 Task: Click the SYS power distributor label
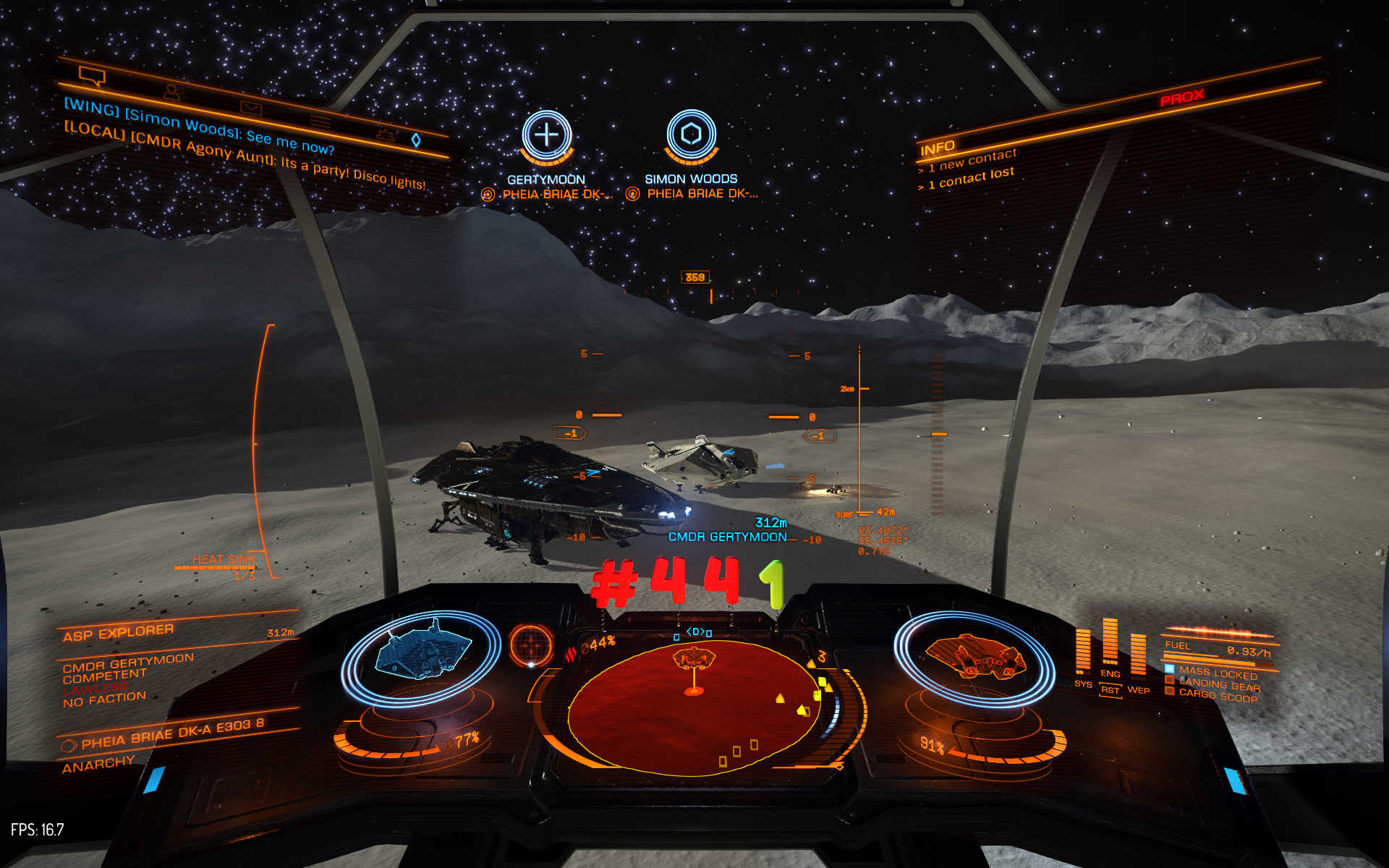[x=1083, y=684]
